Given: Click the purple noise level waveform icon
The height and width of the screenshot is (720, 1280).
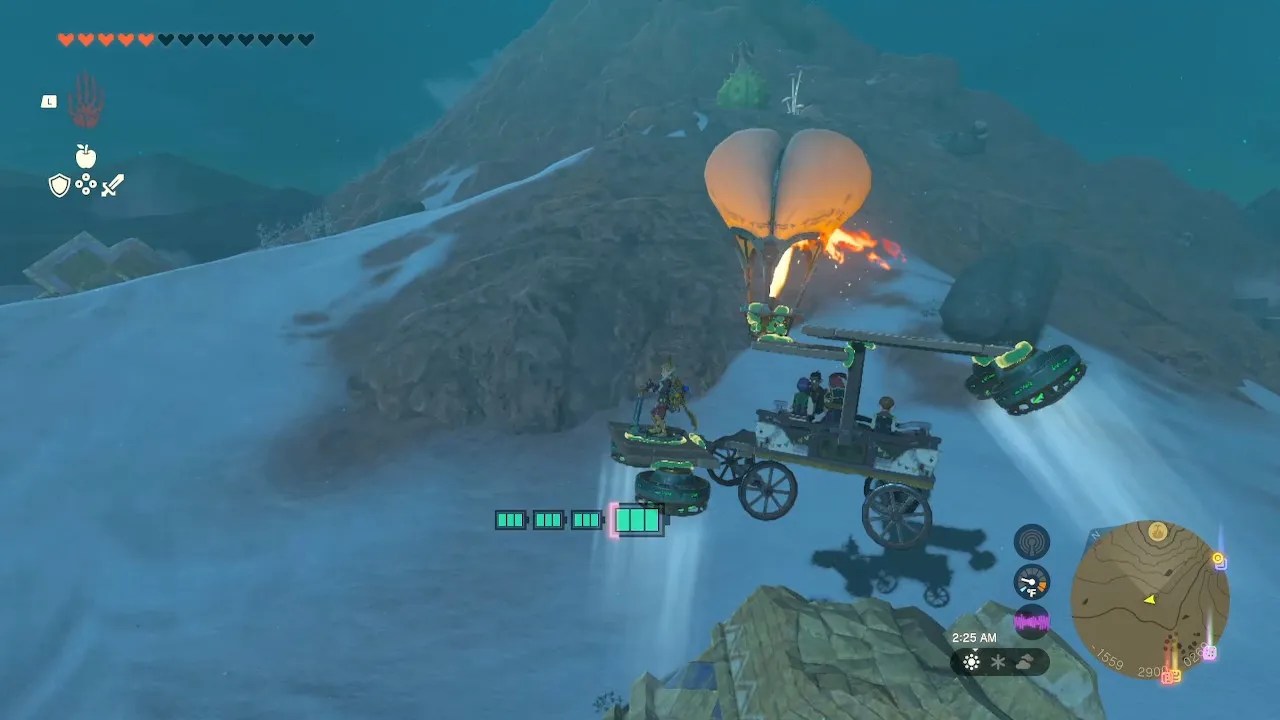Looking at the screenshot, I should [x=1031, y=621].
